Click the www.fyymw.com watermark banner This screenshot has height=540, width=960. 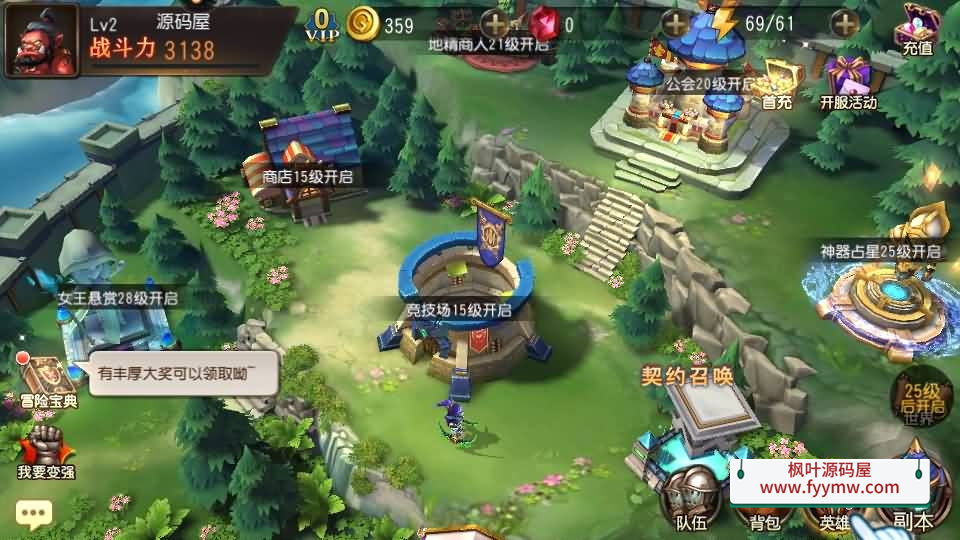pos(829,479)
